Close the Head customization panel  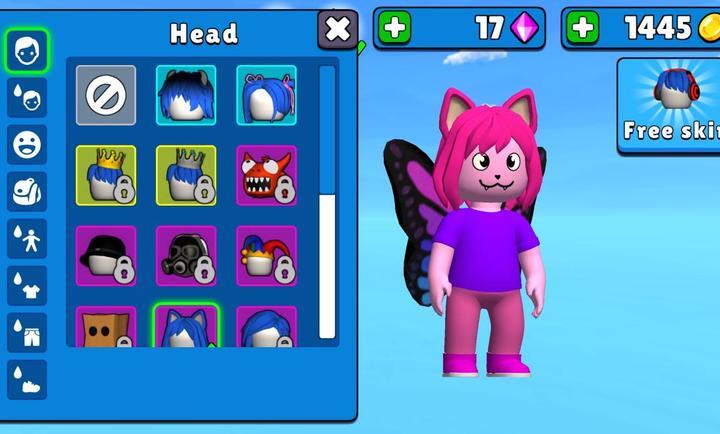338,29
